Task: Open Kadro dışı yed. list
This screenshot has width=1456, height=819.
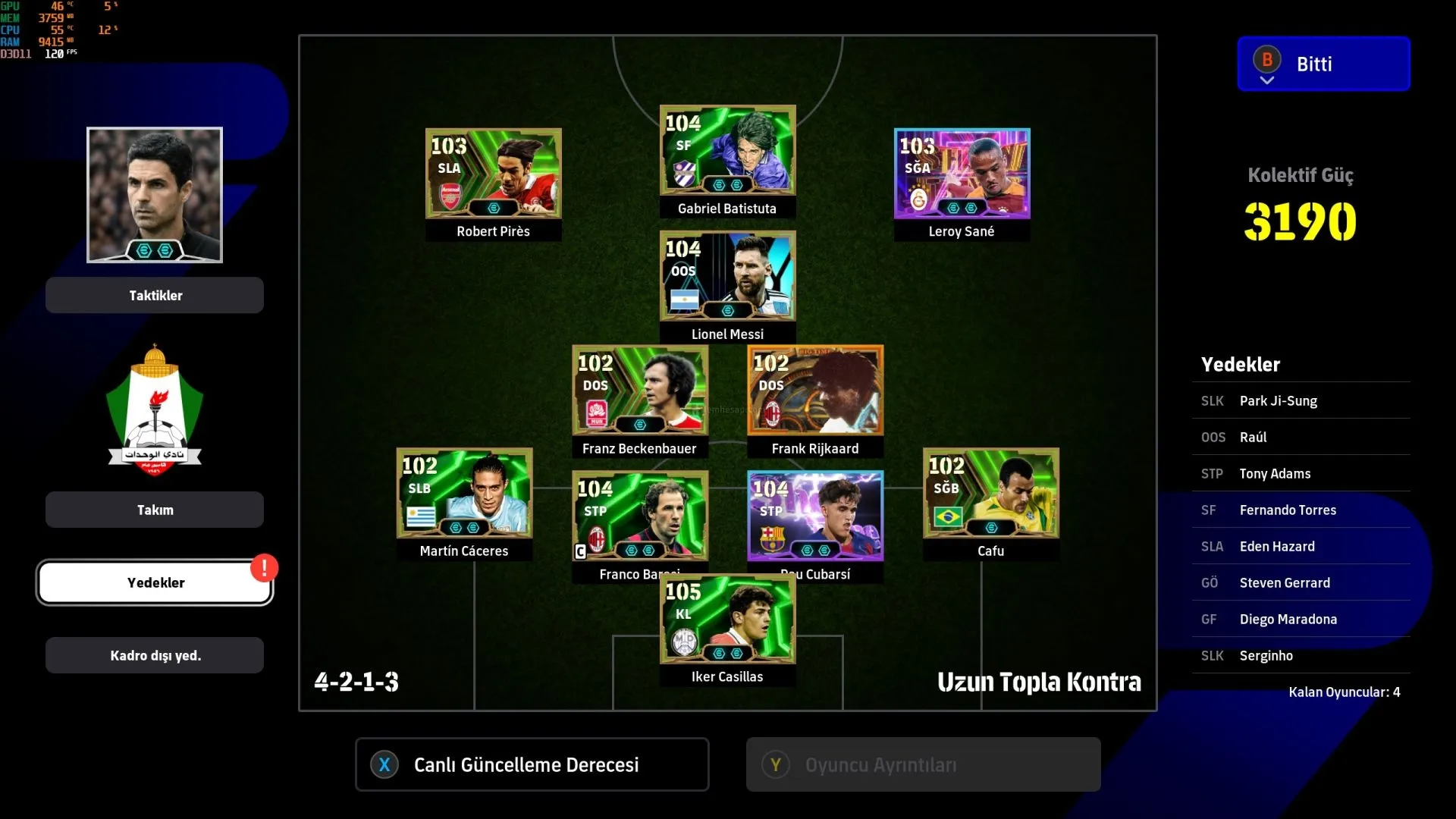Action: (x=155, y=655)
